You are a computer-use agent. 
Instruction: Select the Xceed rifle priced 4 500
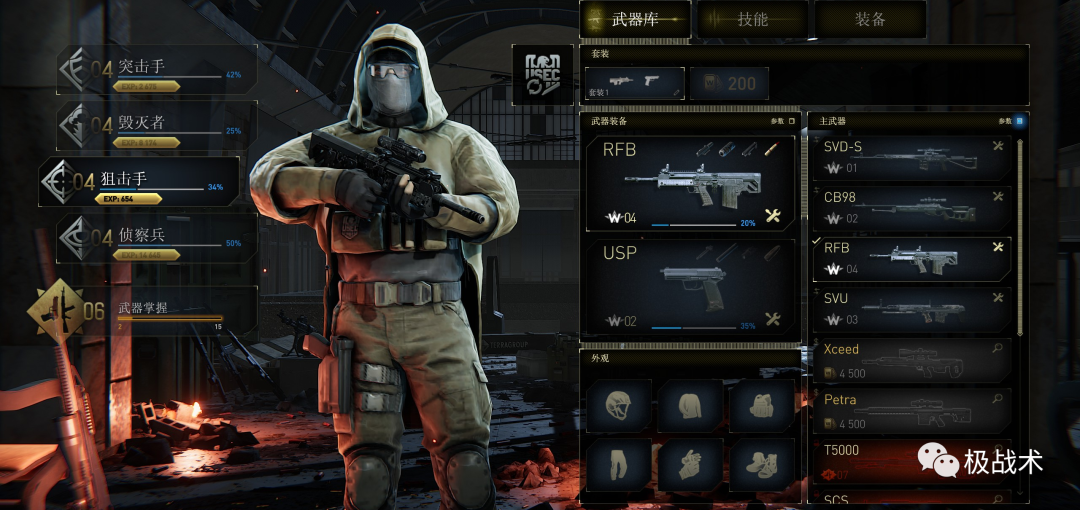tap(910, 361)
